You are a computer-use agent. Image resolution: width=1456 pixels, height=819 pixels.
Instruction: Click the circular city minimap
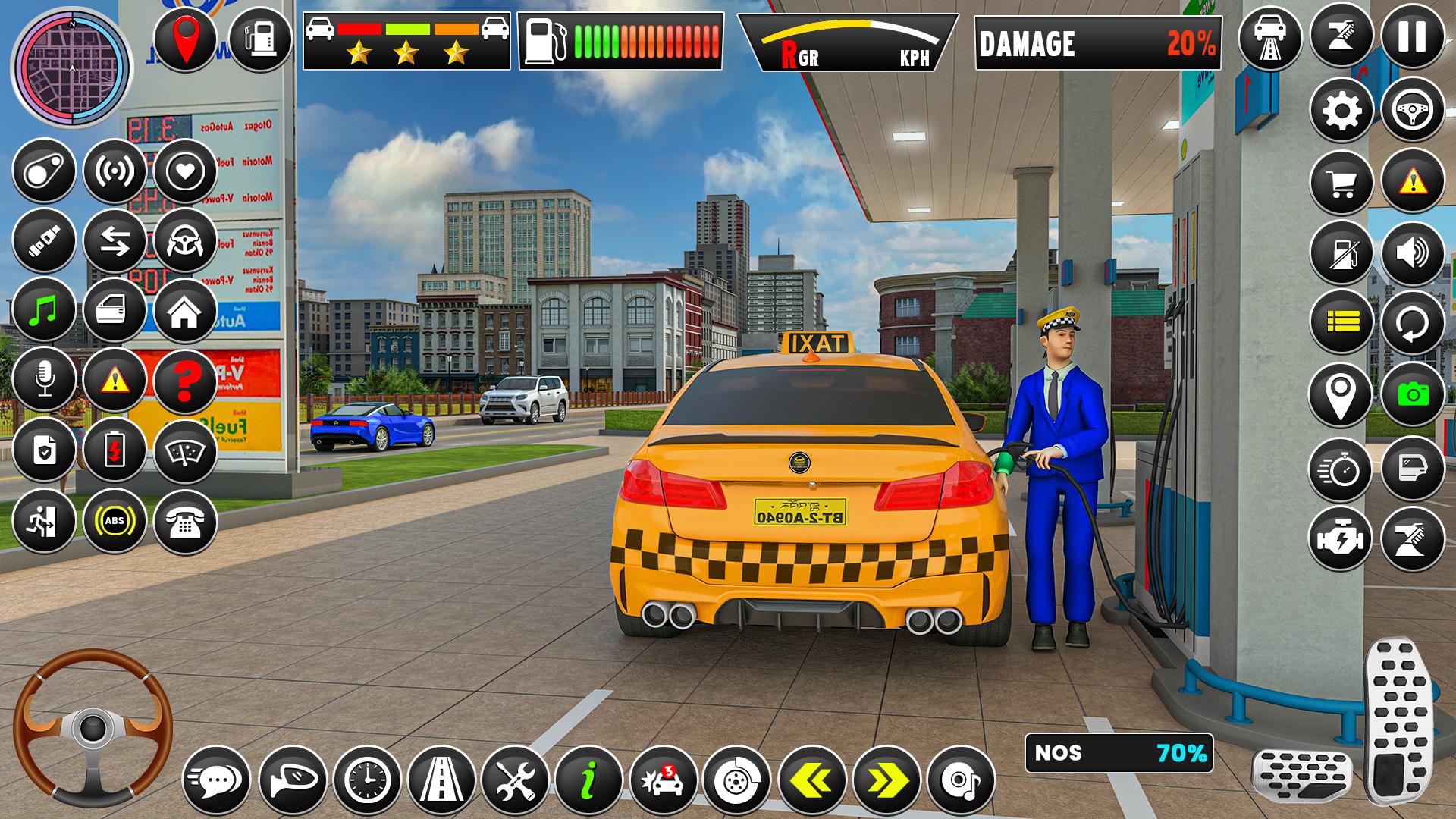point(72,67)
